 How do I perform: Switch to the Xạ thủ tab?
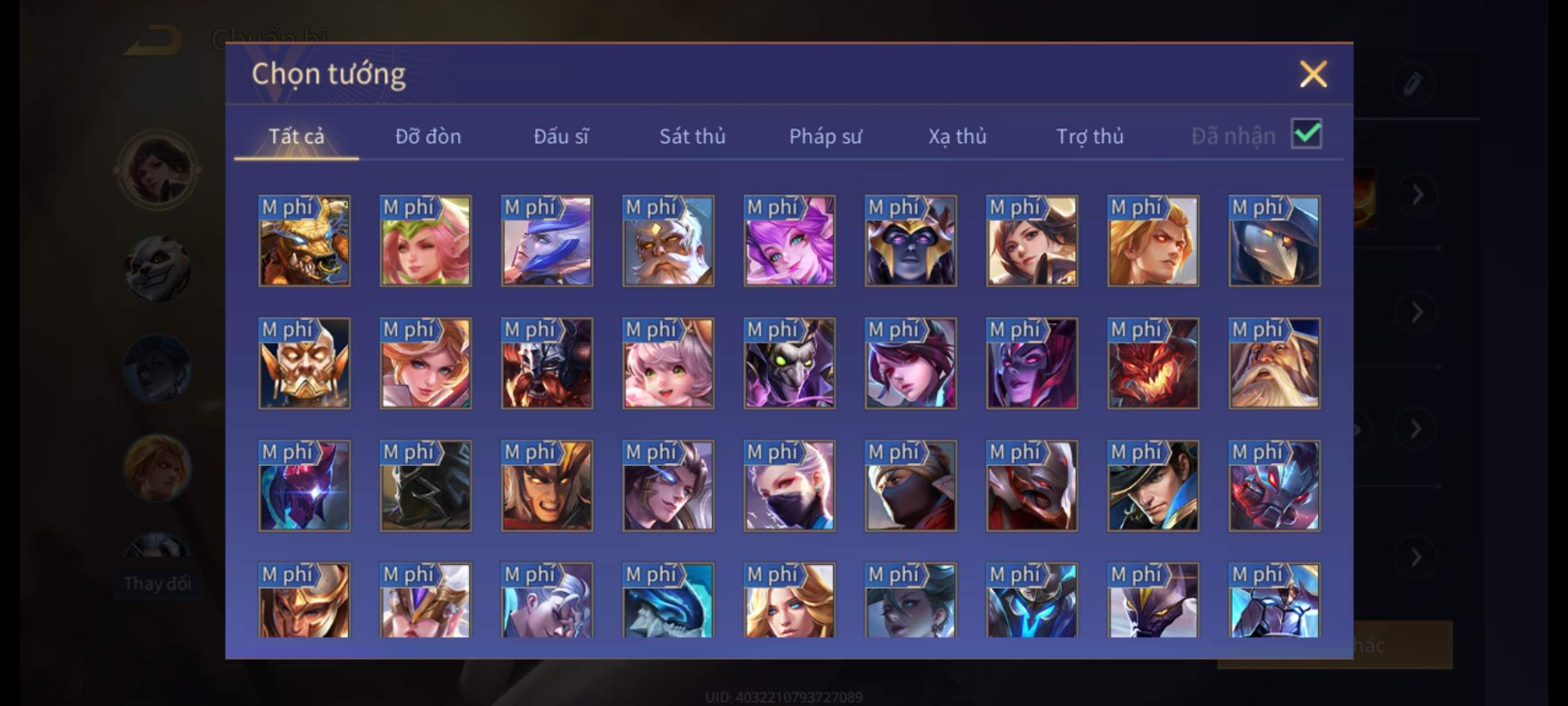click(x=957, y=136)
